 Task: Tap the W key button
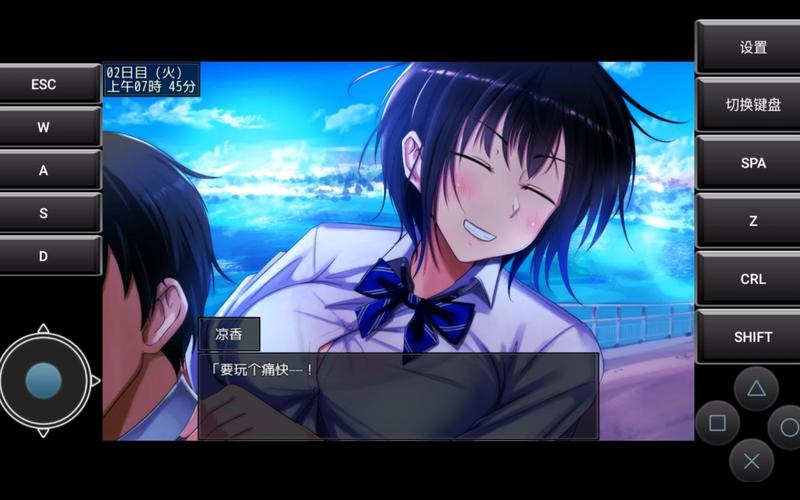(44, 127)
